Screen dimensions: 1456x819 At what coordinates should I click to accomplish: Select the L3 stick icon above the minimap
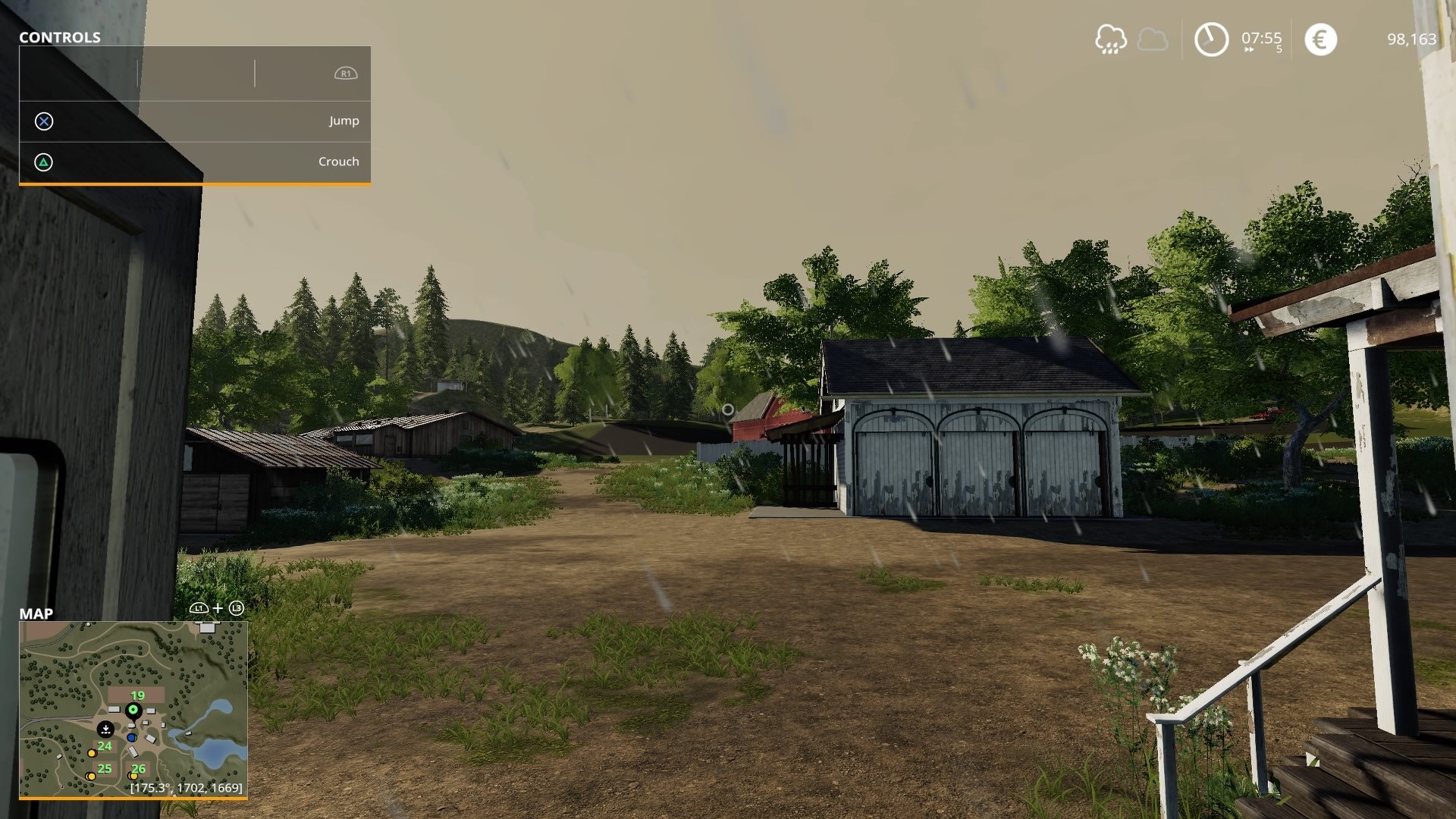coord(237,609)
